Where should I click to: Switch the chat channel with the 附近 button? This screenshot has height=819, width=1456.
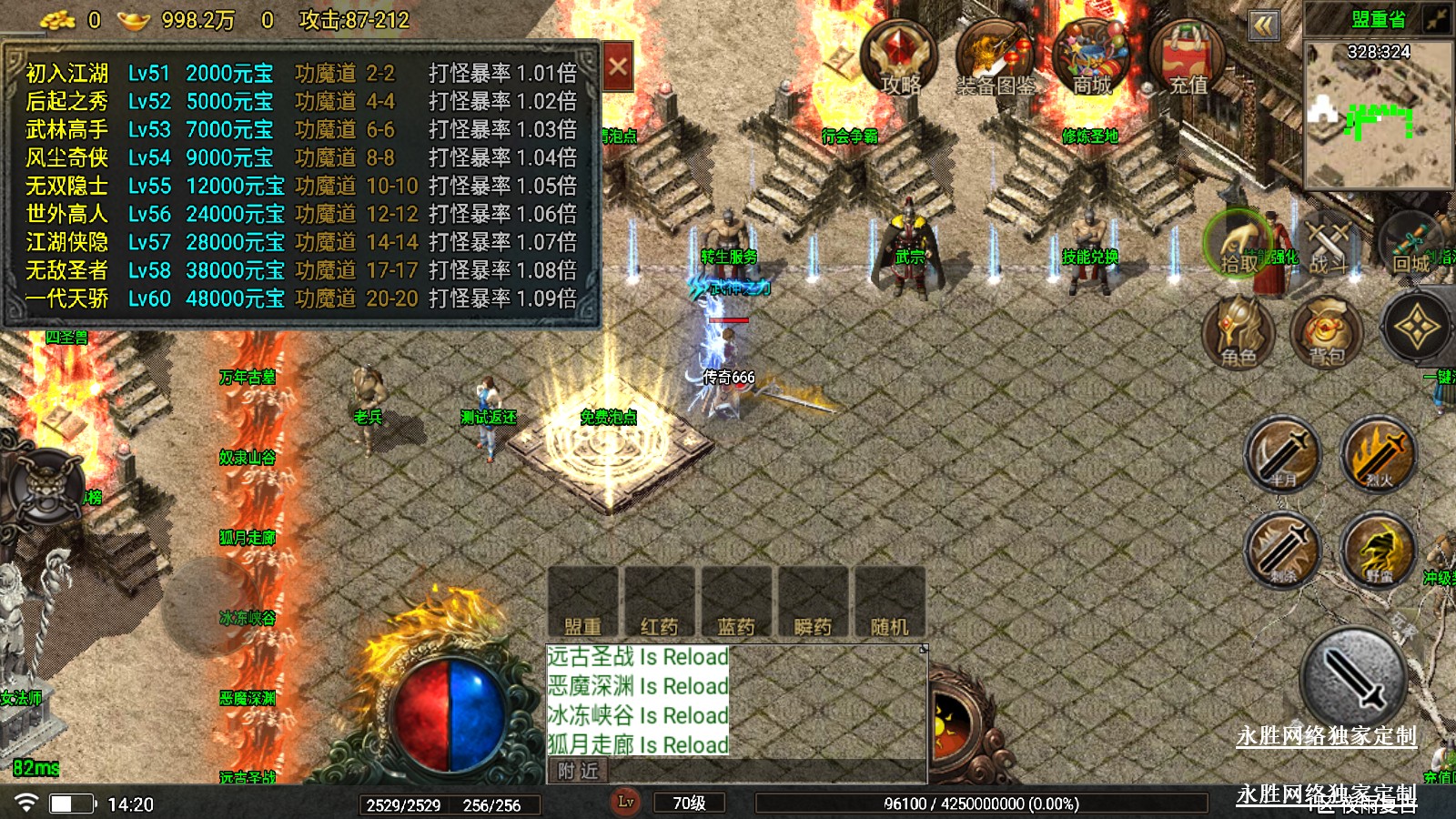[x=579, y=772]
